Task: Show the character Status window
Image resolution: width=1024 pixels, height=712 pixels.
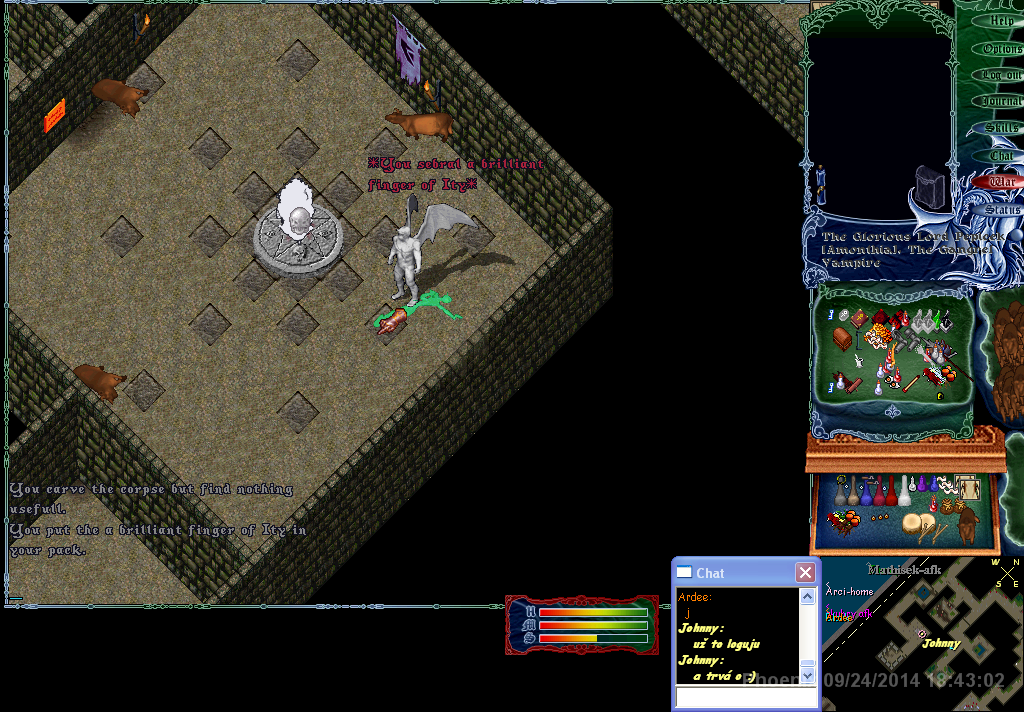Action: tap(1001, 210)
